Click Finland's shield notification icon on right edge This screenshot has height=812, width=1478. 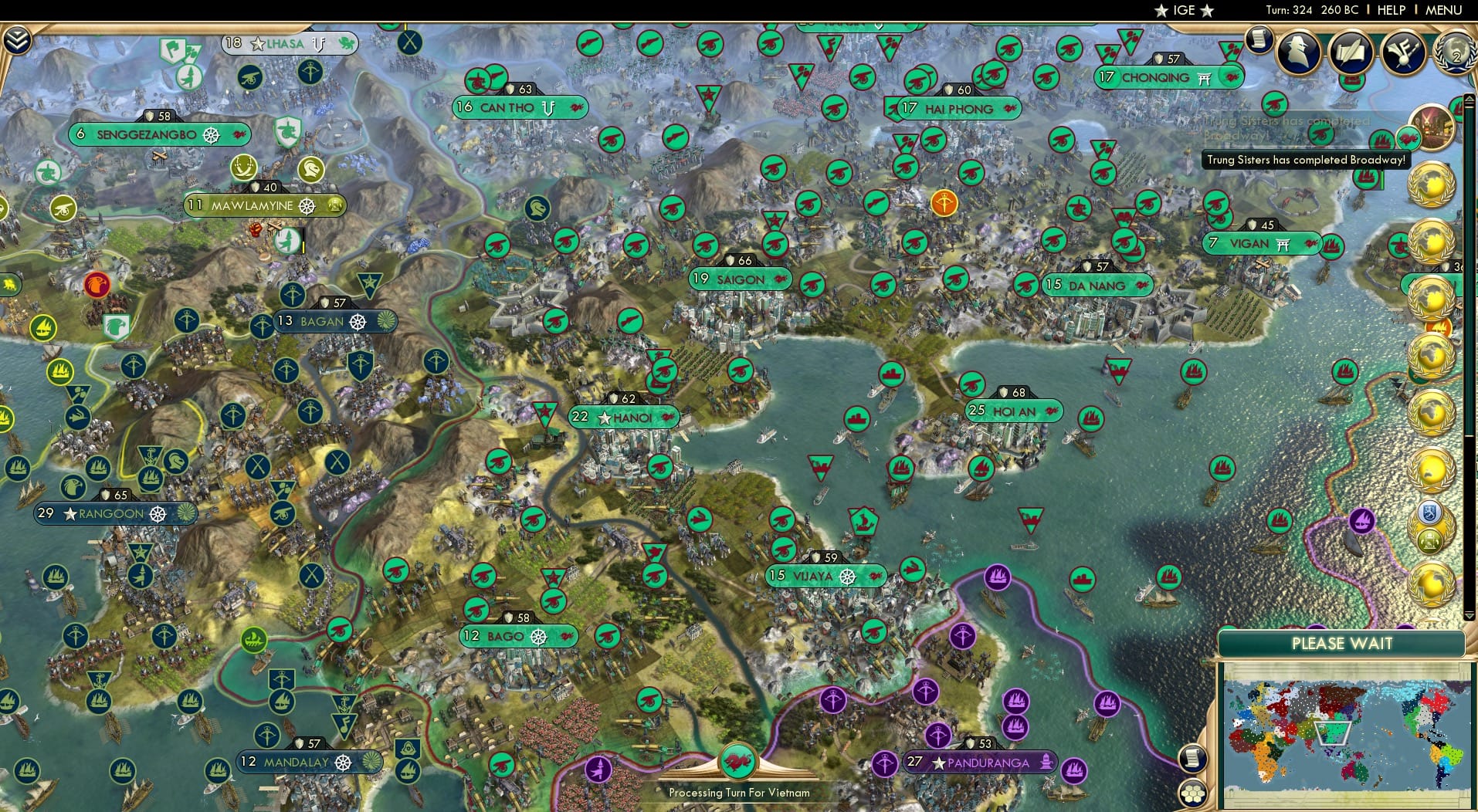coord(1429,511)
